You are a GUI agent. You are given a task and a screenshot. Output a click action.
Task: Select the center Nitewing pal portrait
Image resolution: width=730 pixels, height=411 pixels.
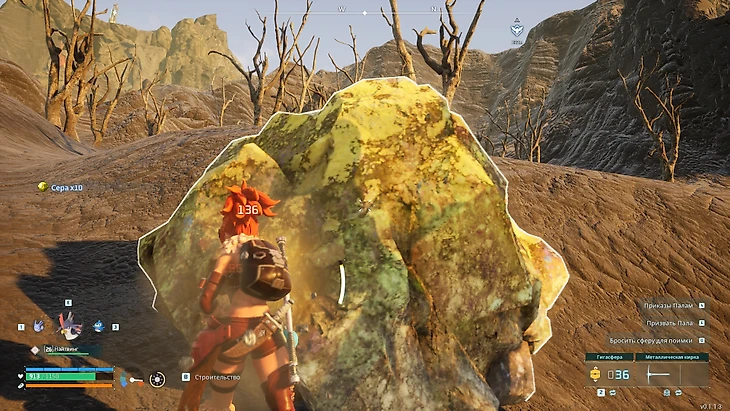pyautogui.click(x=68, y=324)
